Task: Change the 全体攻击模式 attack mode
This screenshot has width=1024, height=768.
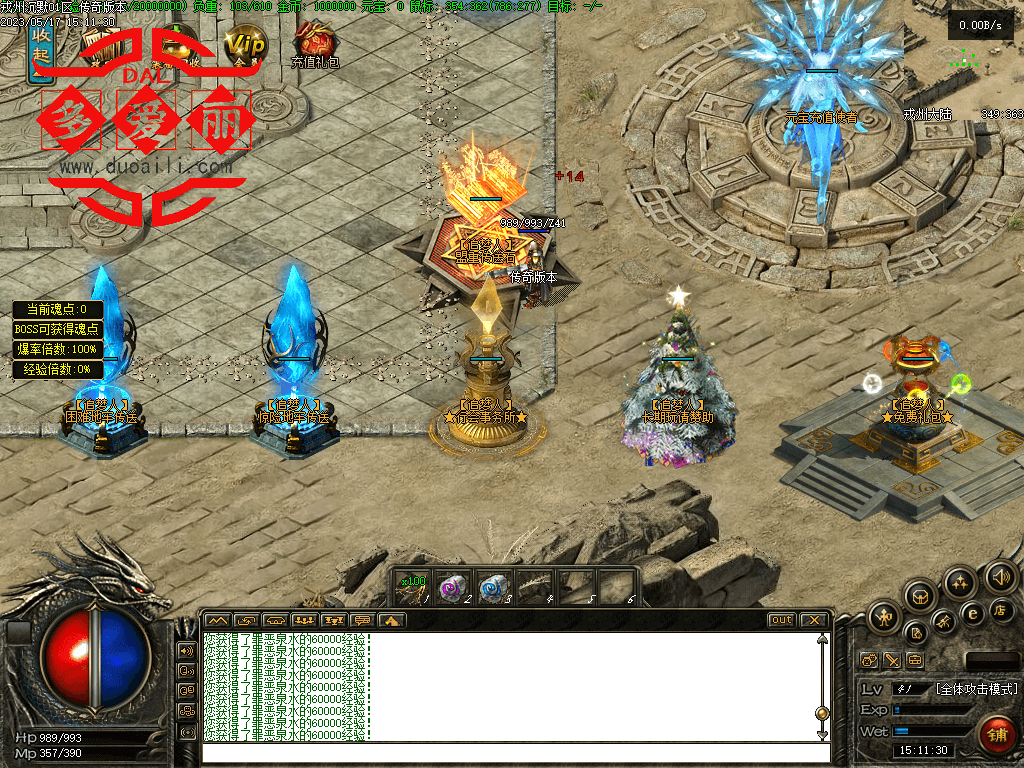Action: coord(976,689)
